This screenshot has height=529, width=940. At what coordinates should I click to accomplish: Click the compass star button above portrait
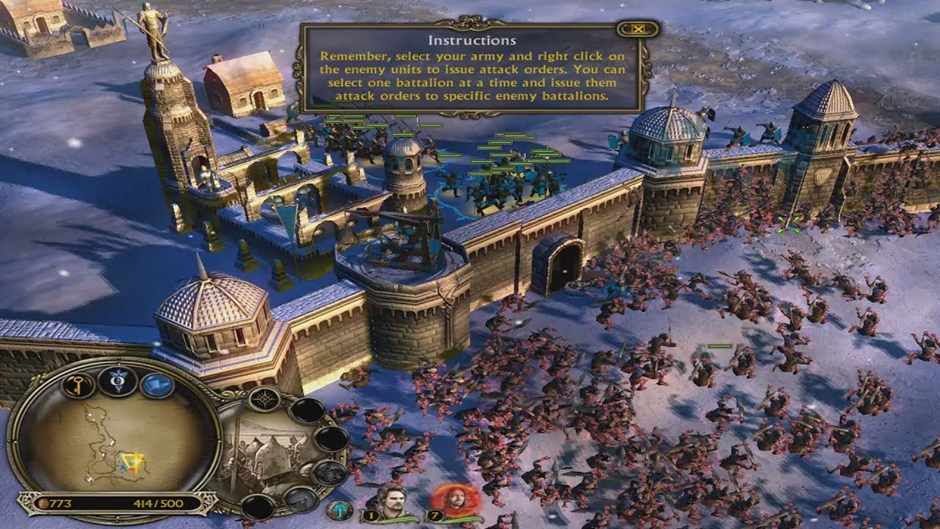coord(264,400)
